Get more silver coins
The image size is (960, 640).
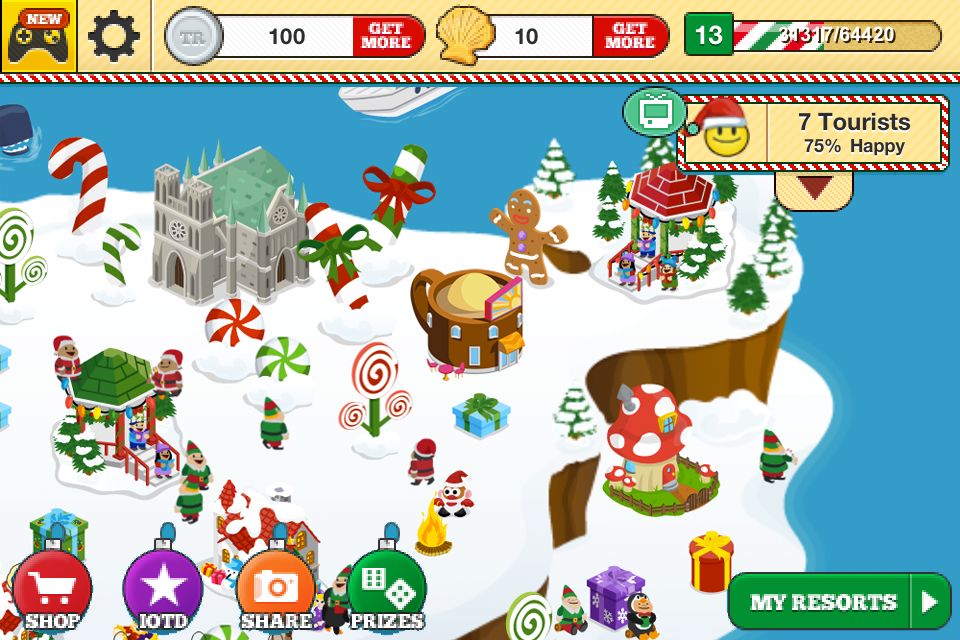pos(387,36)
